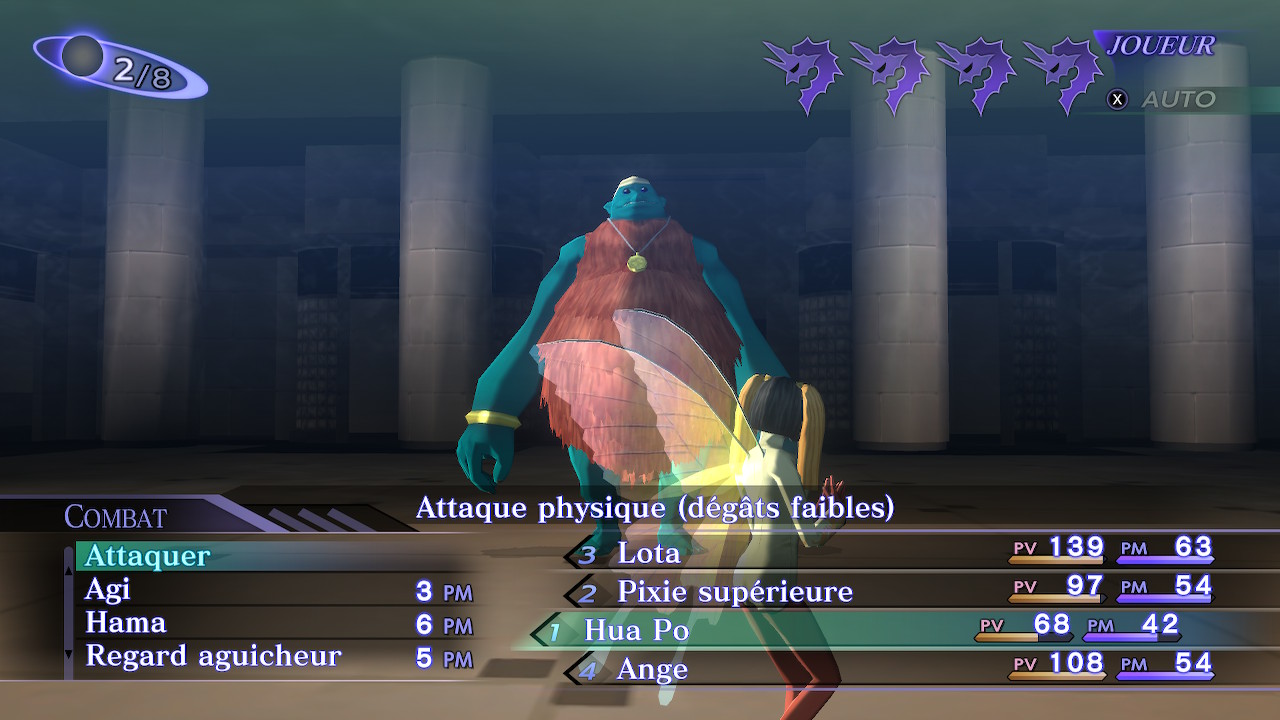Select Lota in the party list
Viewport: 1280px width, 720px height.
[x=649, y=552]
